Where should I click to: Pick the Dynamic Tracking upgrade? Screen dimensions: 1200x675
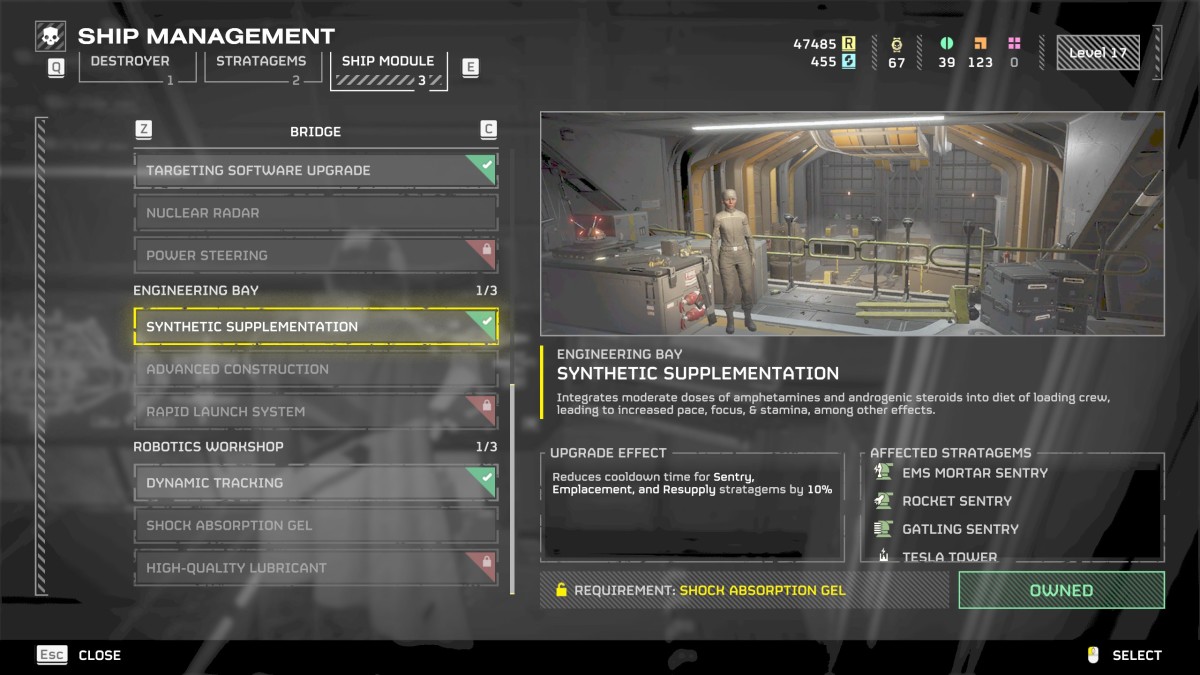[x=315, y=483]
